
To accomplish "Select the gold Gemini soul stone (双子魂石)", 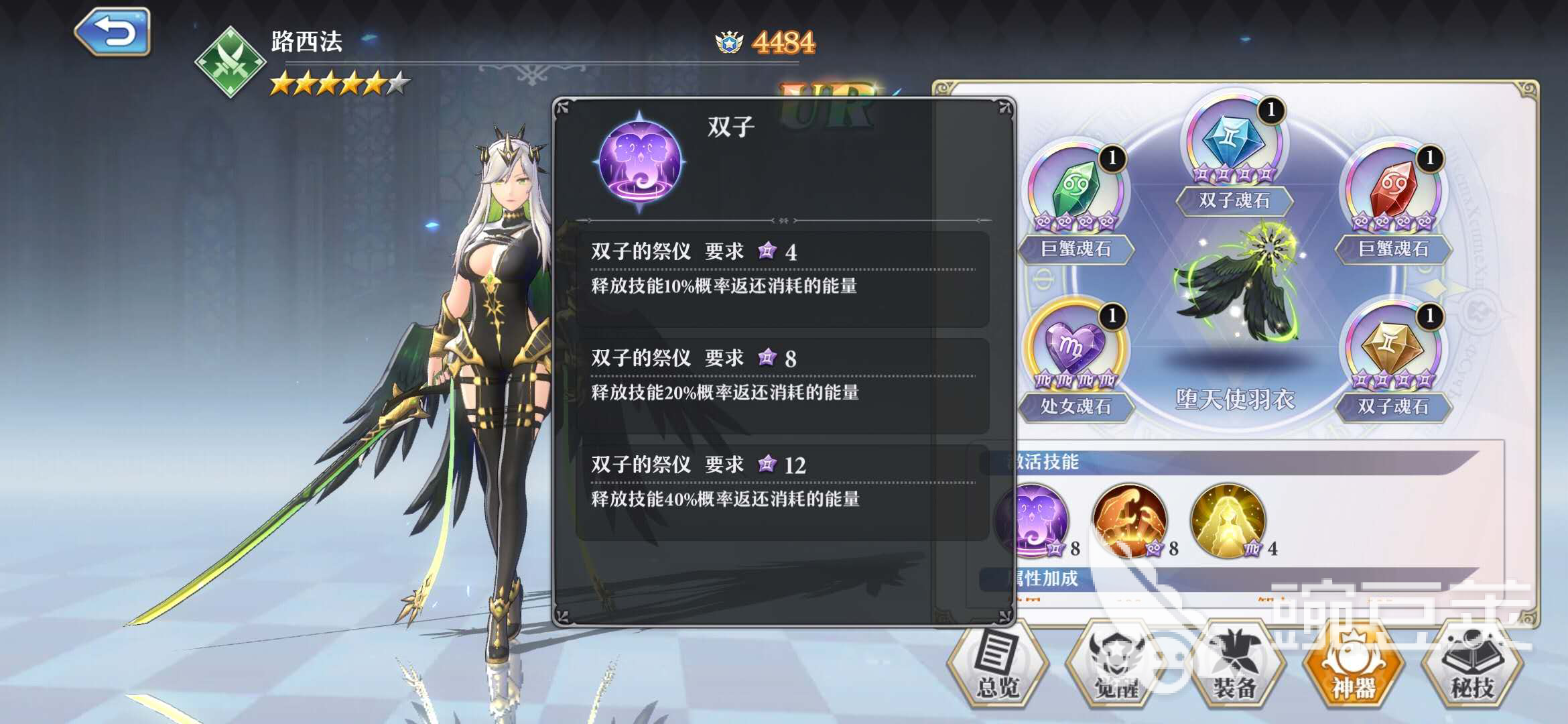I will point(1393,349).
